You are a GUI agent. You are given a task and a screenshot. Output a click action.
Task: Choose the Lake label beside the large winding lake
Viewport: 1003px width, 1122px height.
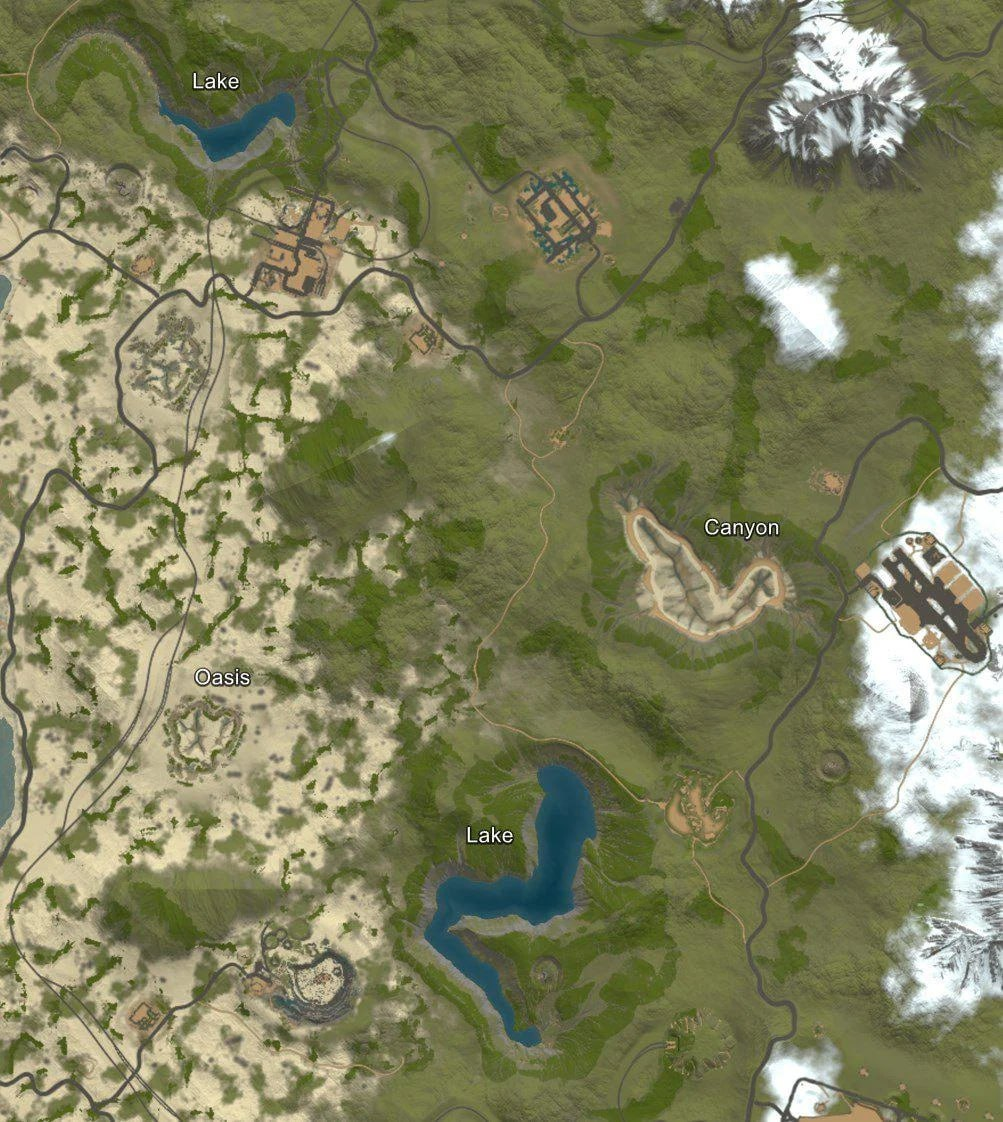489,834
